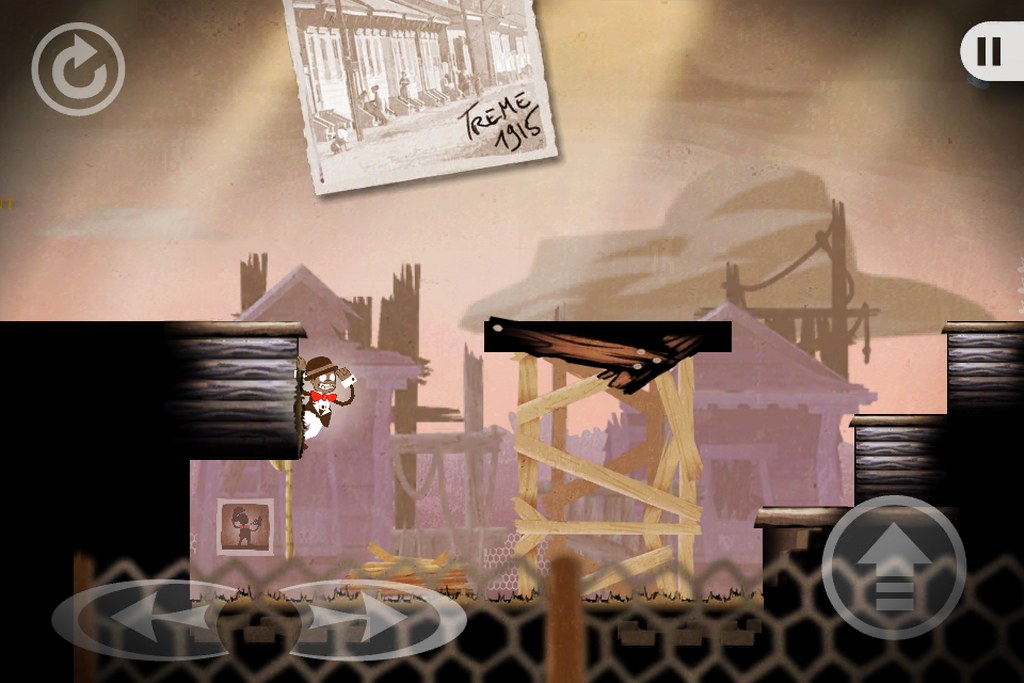Pause the game
The image size is (1024, 683).
989,51
